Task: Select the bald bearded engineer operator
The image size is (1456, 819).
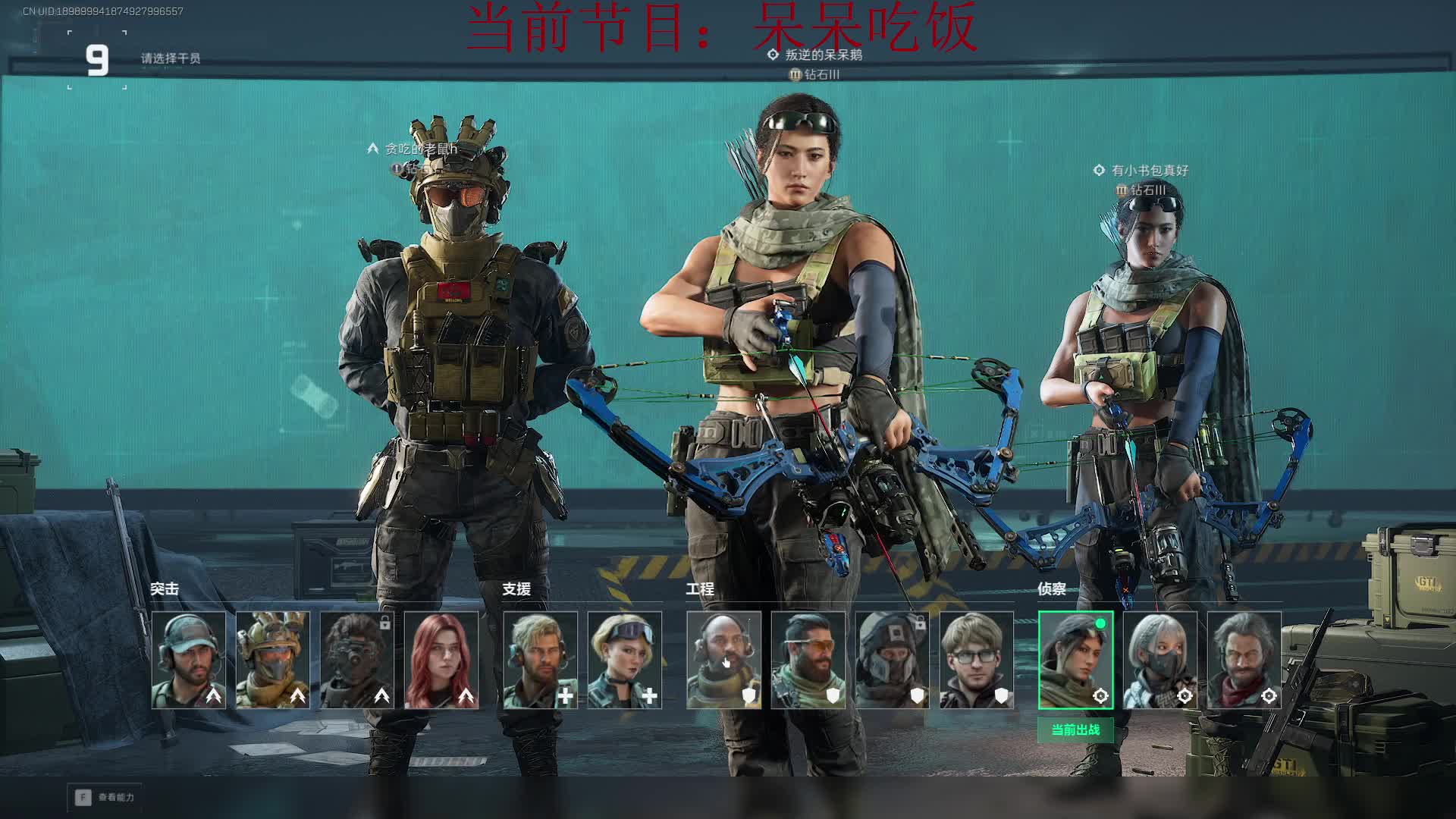Action: pyautogui.click(x=724, y=660)
